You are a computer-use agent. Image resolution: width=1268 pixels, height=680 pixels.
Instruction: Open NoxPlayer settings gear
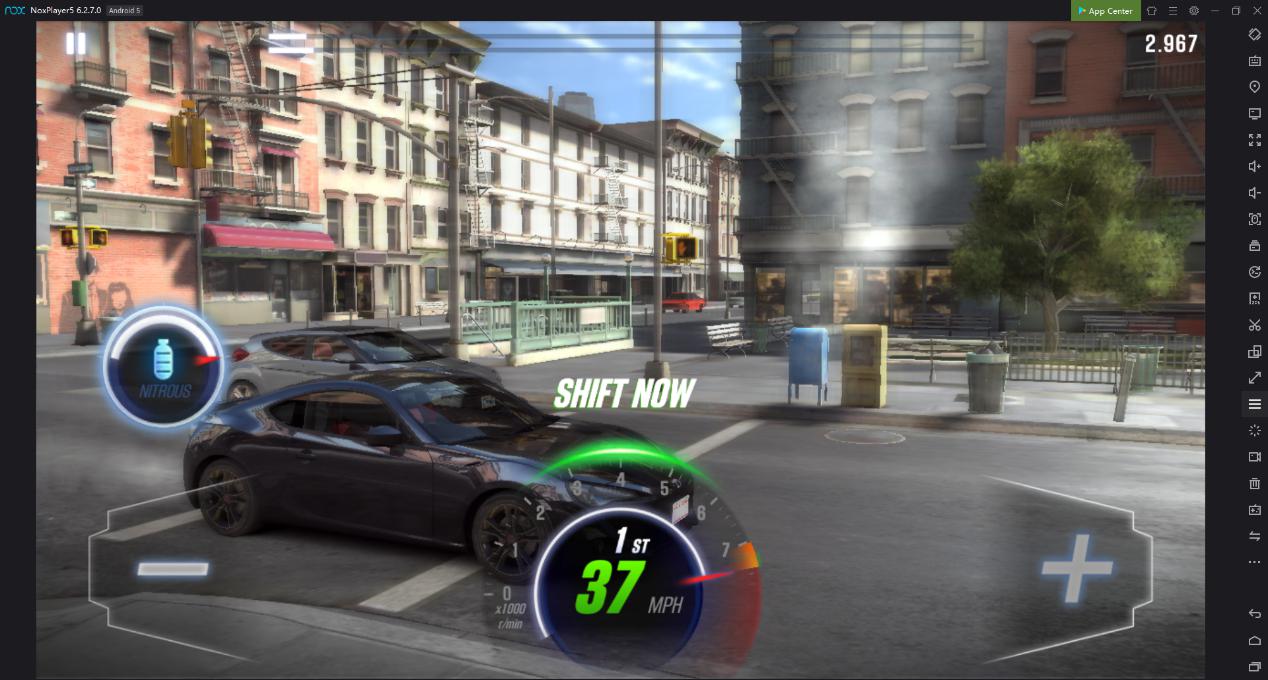coord(1194,11)
